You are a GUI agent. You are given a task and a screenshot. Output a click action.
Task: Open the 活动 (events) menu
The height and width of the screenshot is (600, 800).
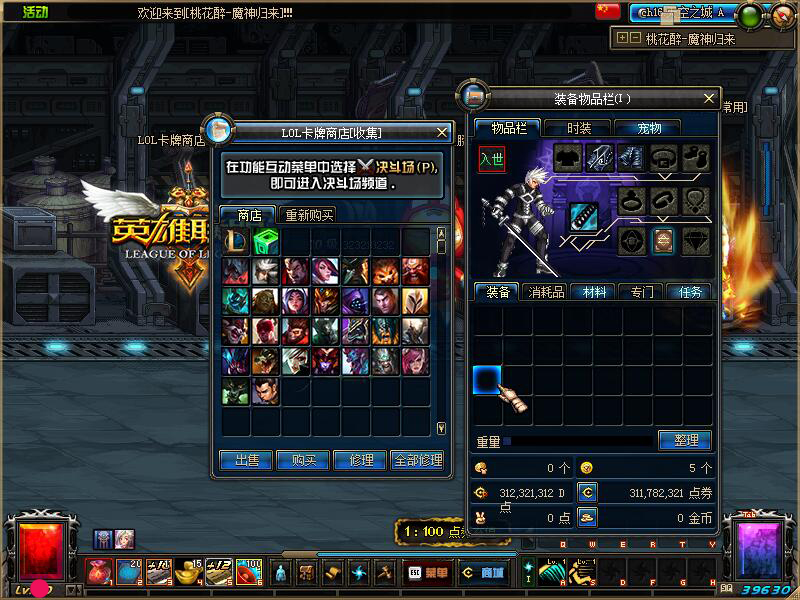[x=35, y=12]
